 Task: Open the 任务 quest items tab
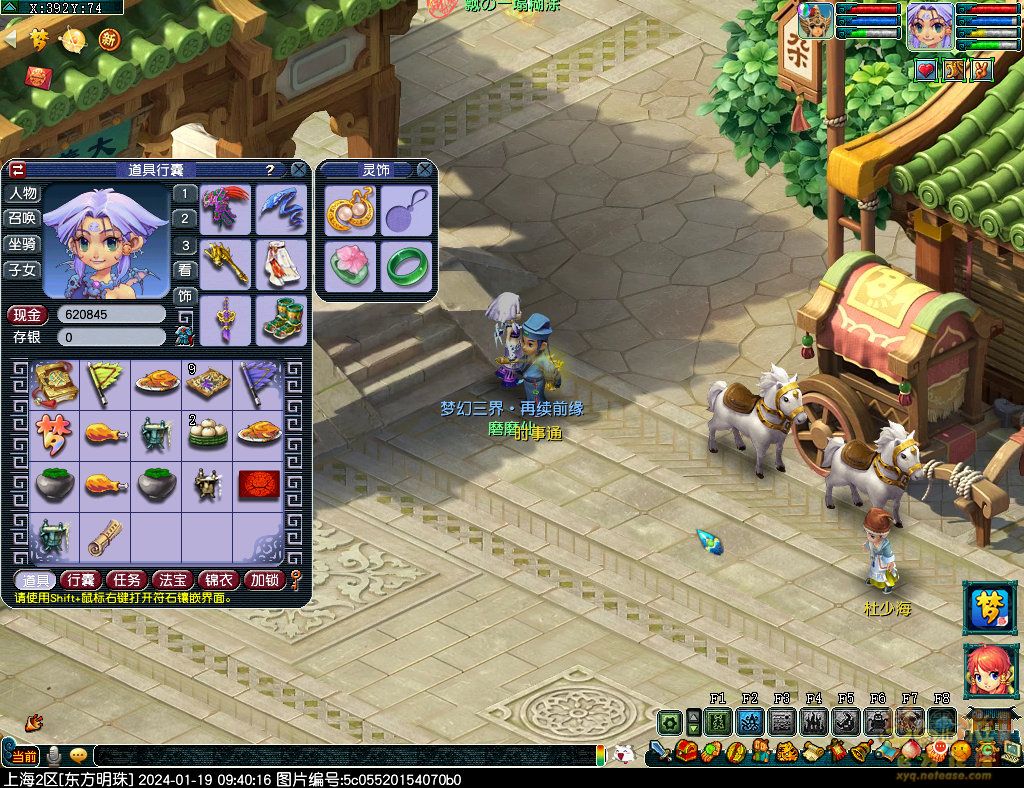click(126, 580)
